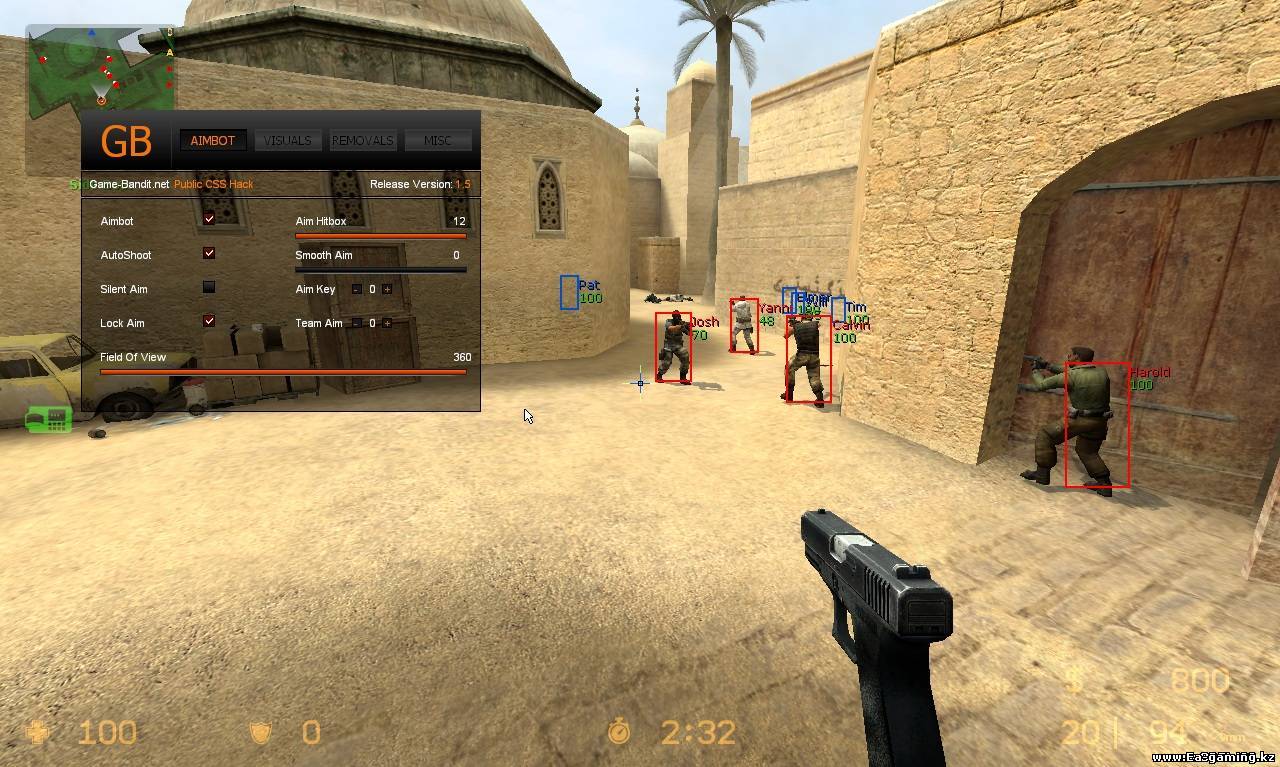Click the Smooth Aim slider bar

[x=380, y=270]
